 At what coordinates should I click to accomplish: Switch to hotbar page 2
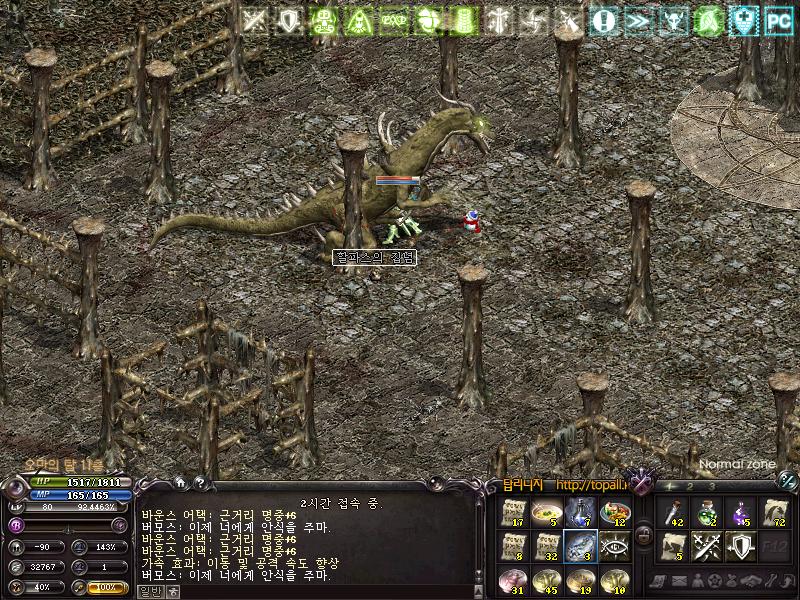[691, 486]
